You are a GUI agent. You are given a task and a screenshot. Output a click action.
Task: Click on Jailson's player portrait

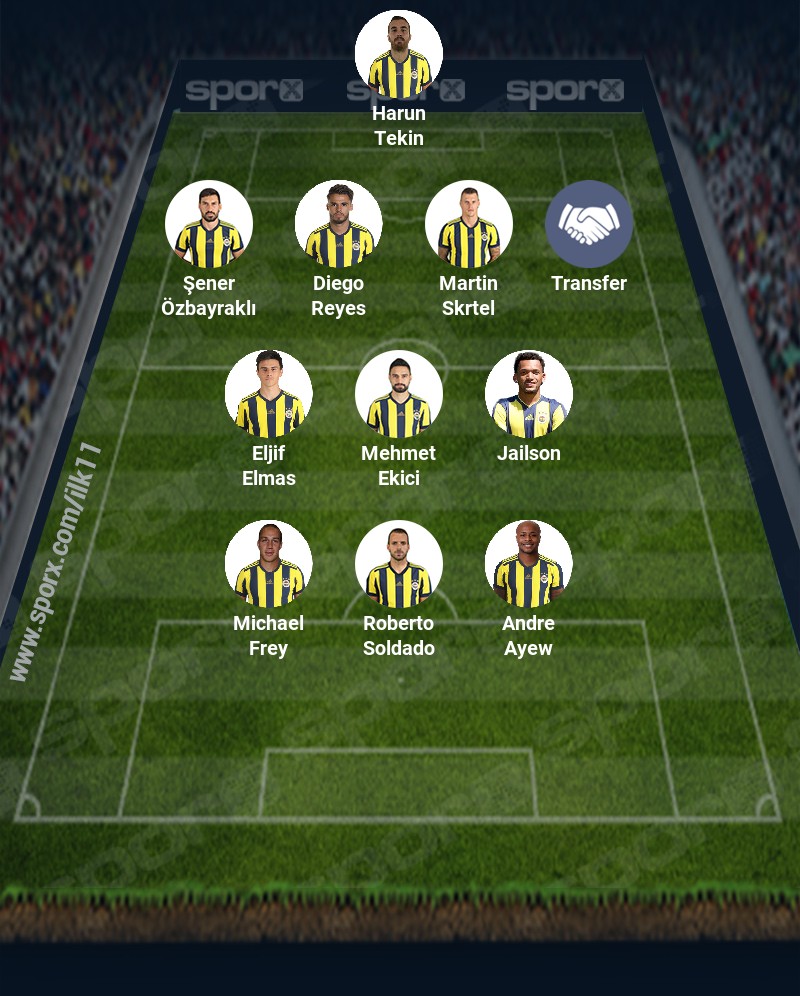pyautogui.click(x=529, y=394)
